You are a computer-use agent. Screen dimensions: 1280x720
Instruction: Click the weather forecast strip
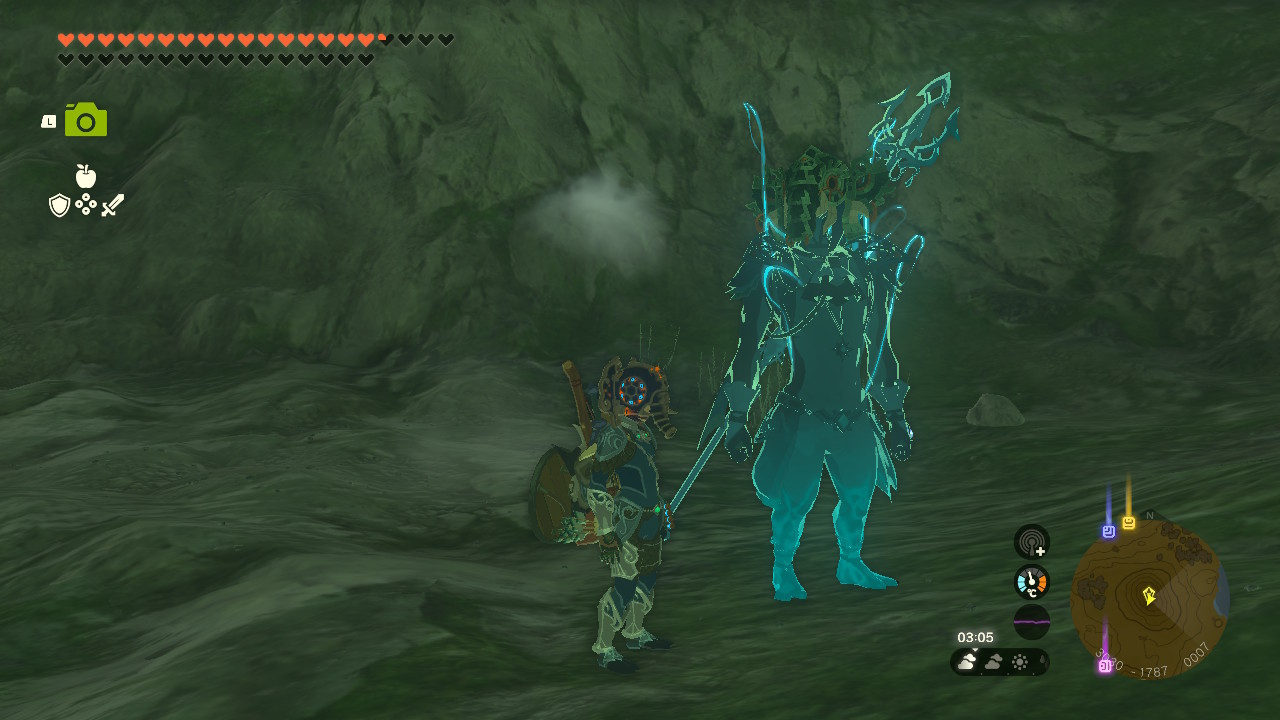coord(999,662)
